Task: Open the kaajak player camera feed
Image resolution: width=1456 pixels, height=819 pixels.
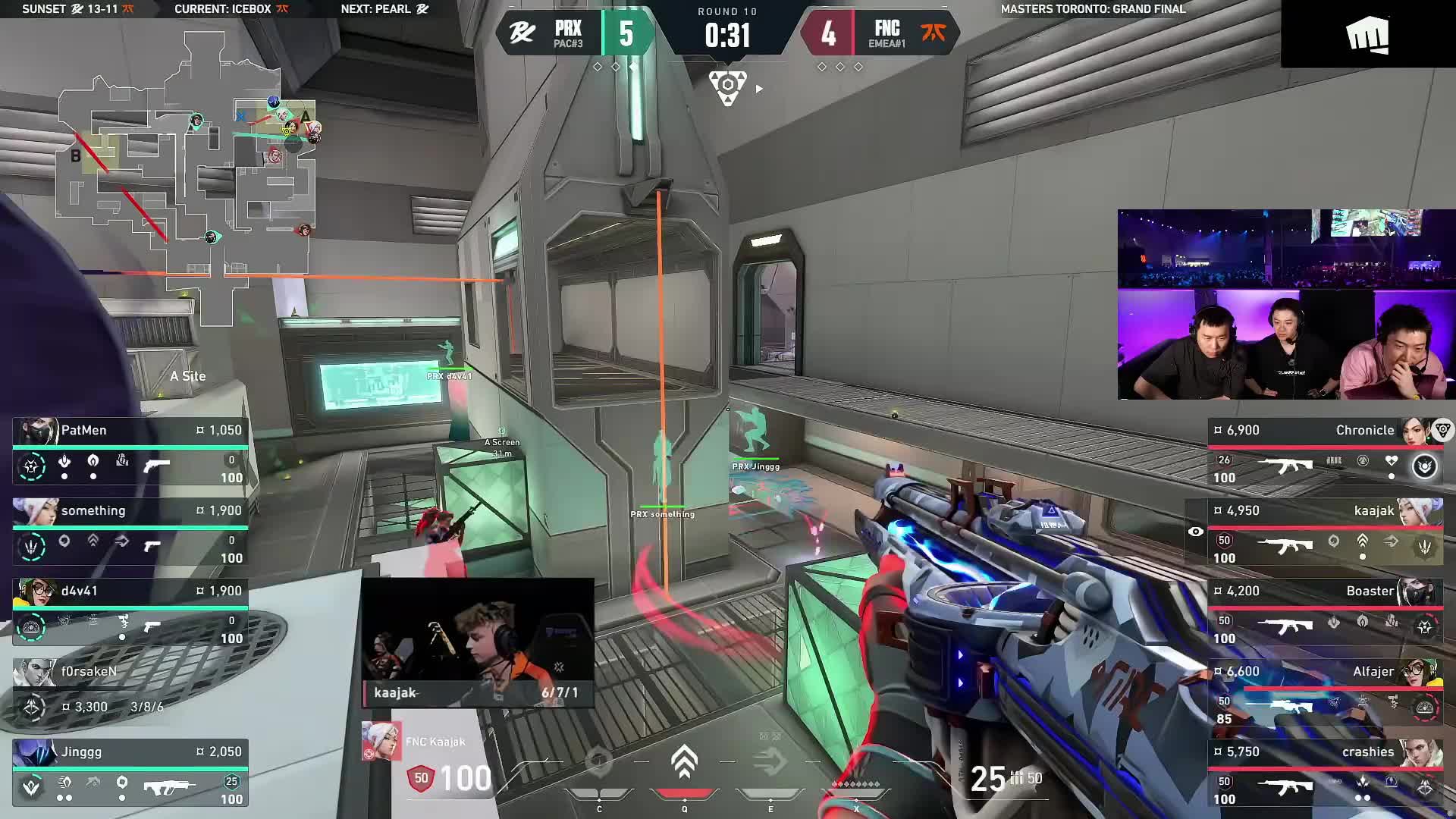Action: (478, 642)
